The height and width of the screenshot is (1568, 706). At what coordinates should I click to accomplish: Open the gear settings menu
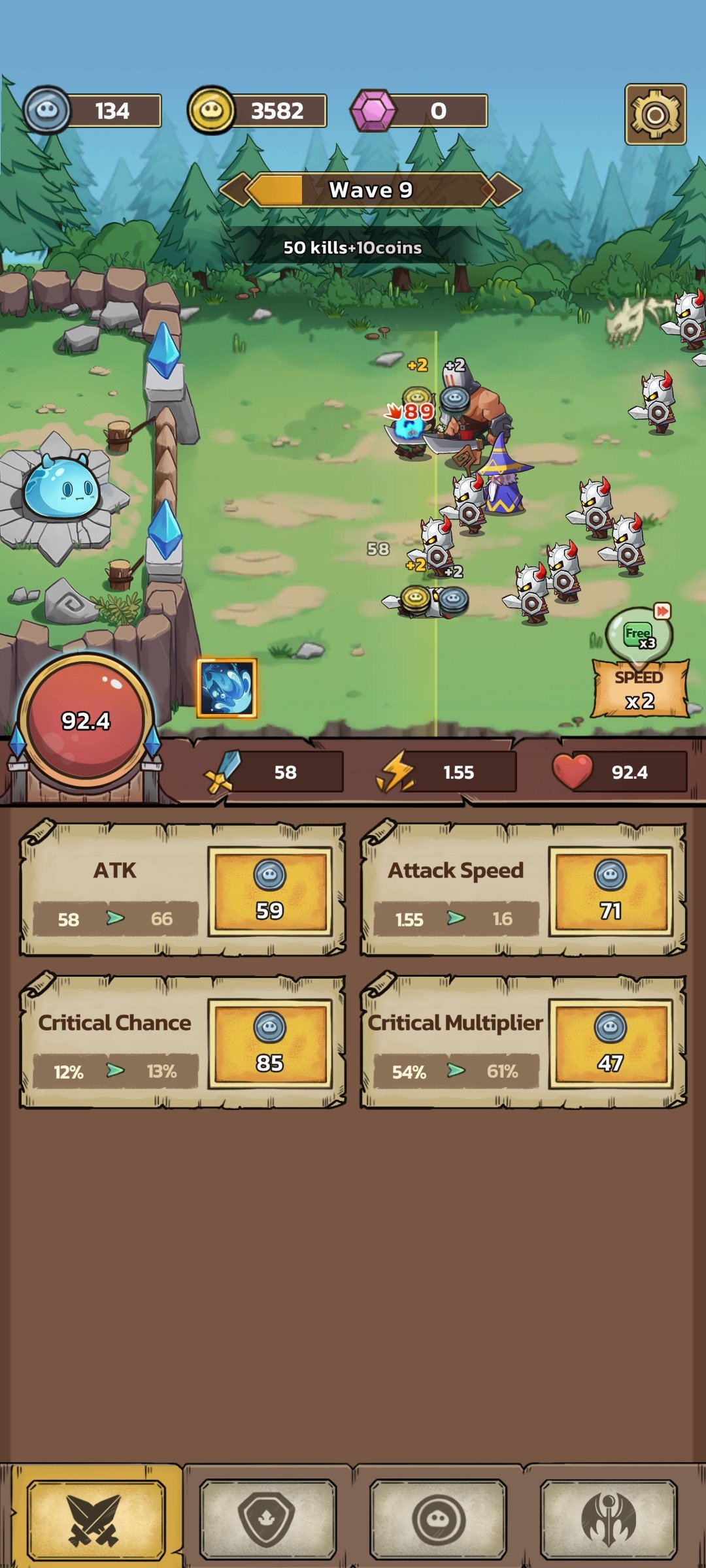tap(655, 114)
